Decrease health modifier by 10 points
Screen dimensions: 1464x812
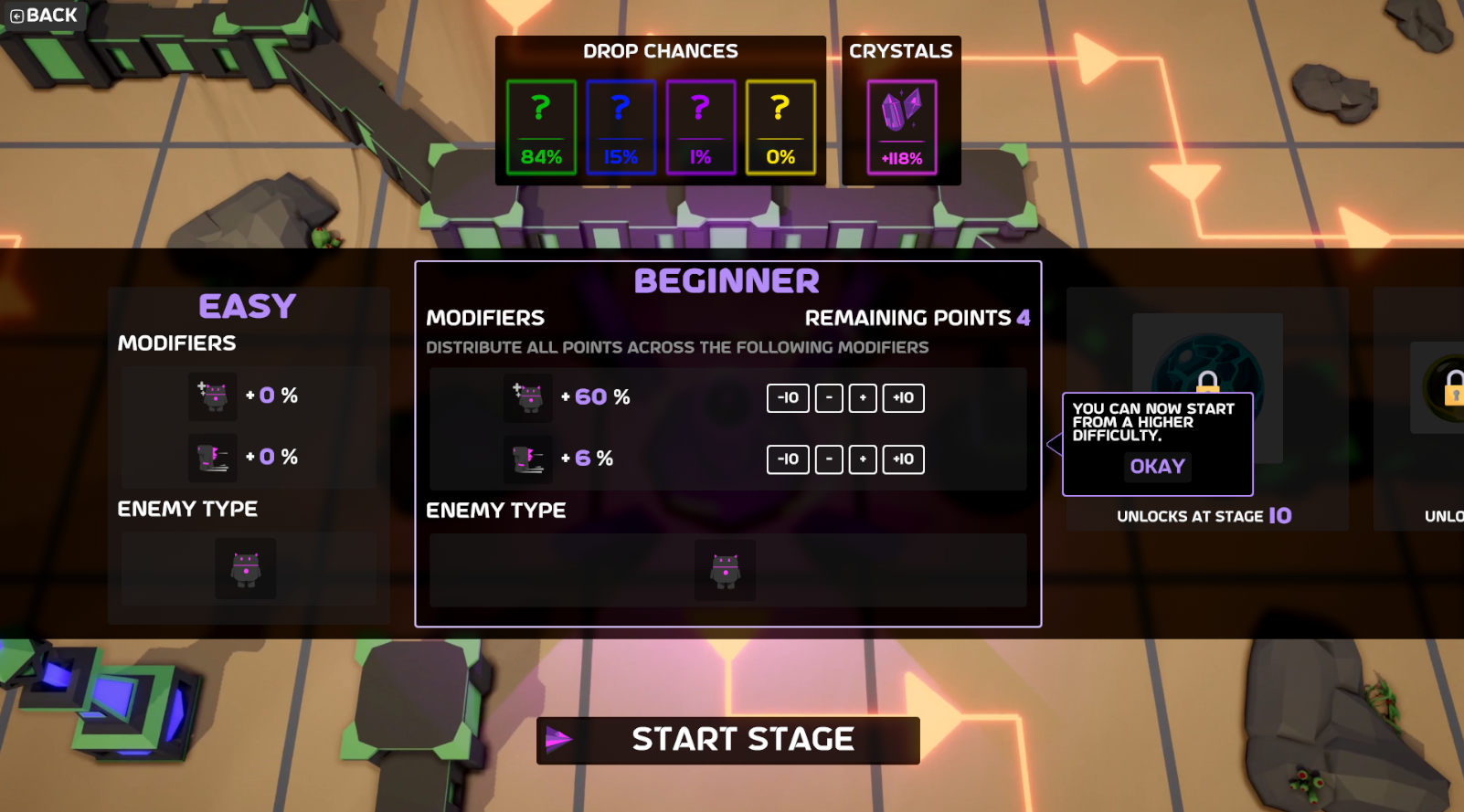pos(787,398)
